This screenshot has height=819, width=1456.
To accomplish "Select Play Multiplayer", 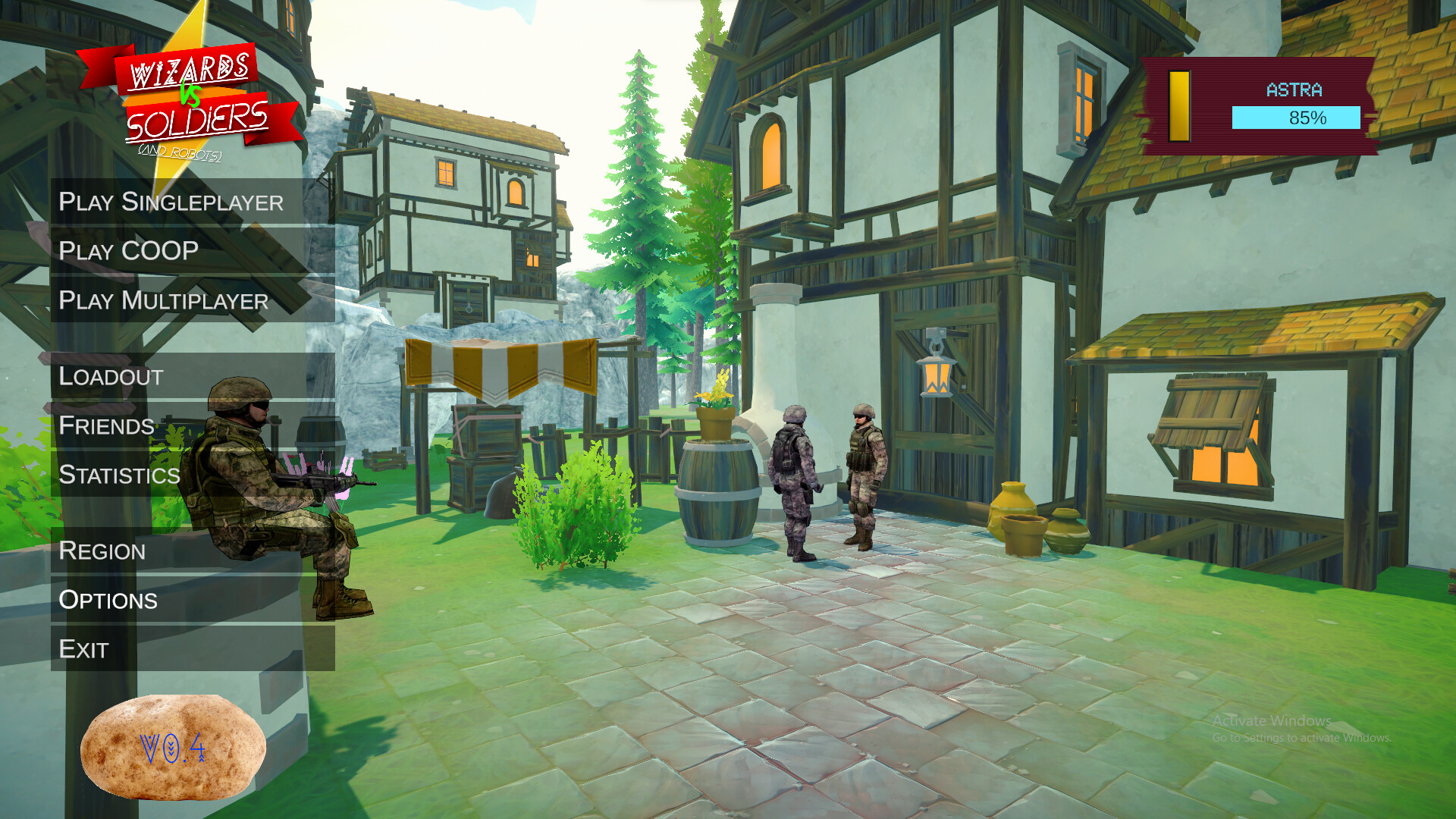I will [164, 301].
